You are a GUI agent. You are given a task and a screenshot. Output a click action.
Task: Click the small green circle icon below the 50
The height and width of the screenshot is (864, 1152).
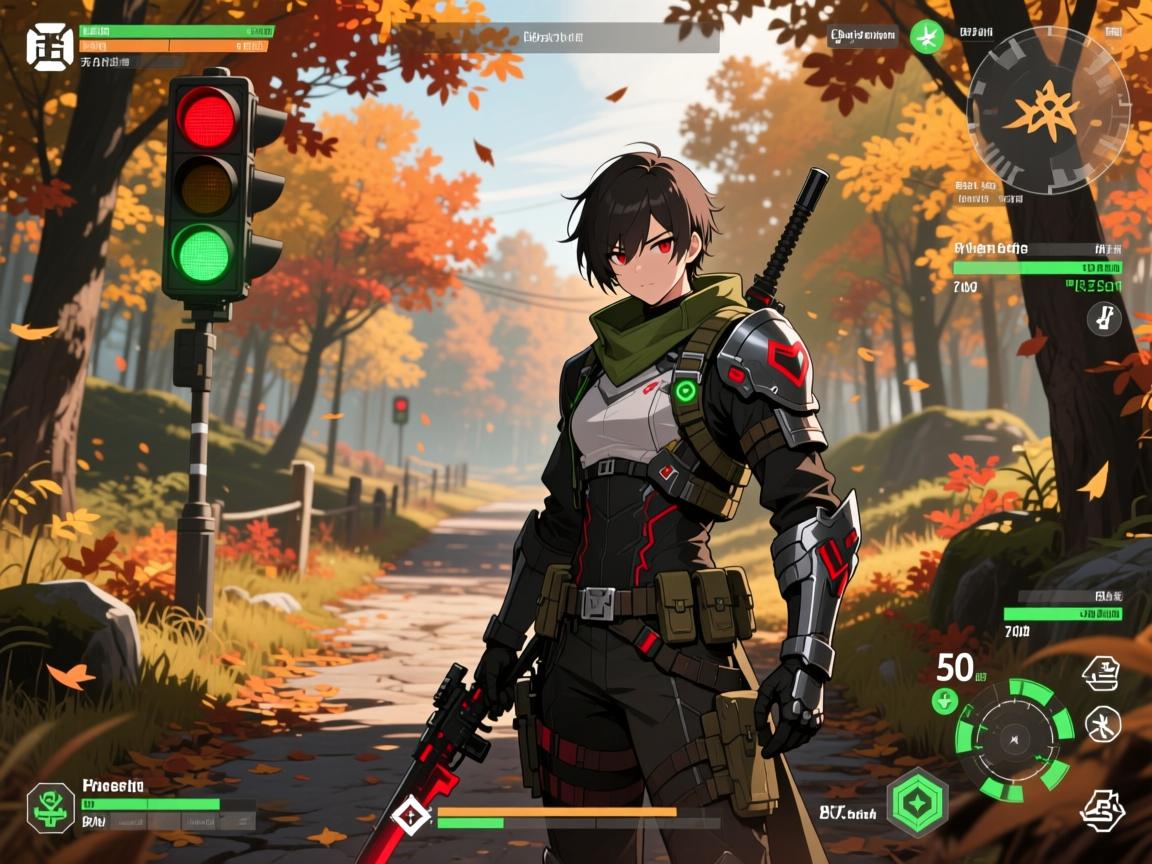pos(945,701)
